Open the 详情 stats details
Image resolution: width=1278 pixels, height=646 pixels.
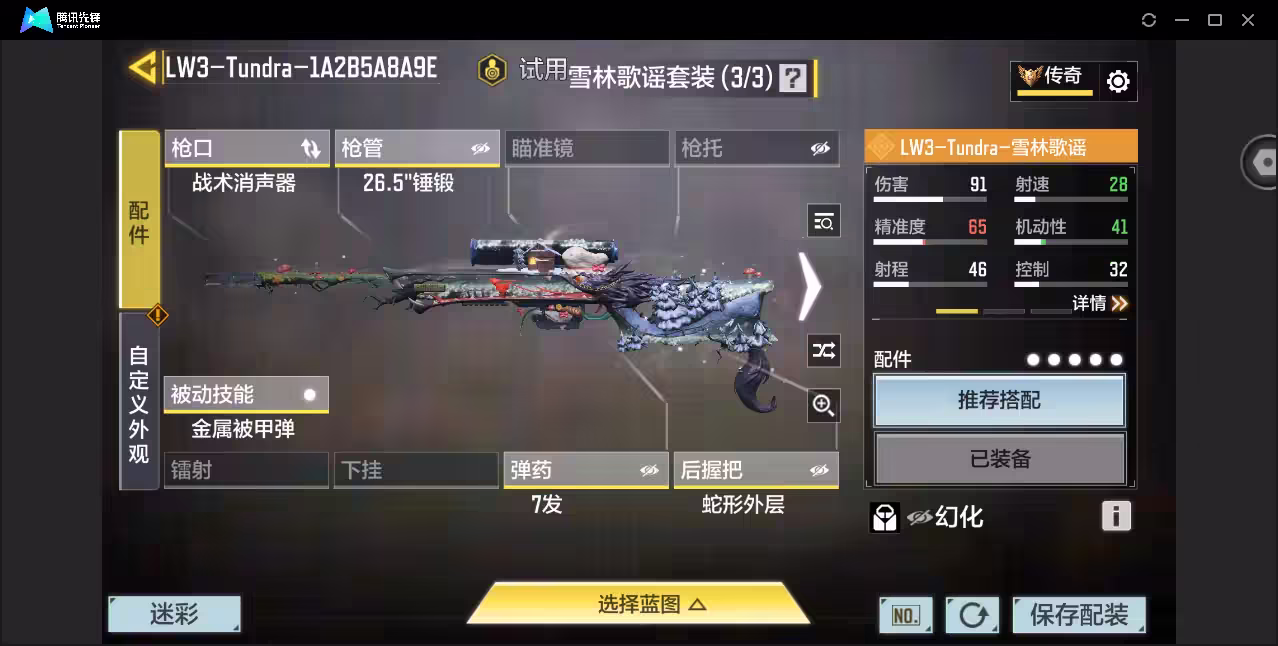click(1100, 303)
